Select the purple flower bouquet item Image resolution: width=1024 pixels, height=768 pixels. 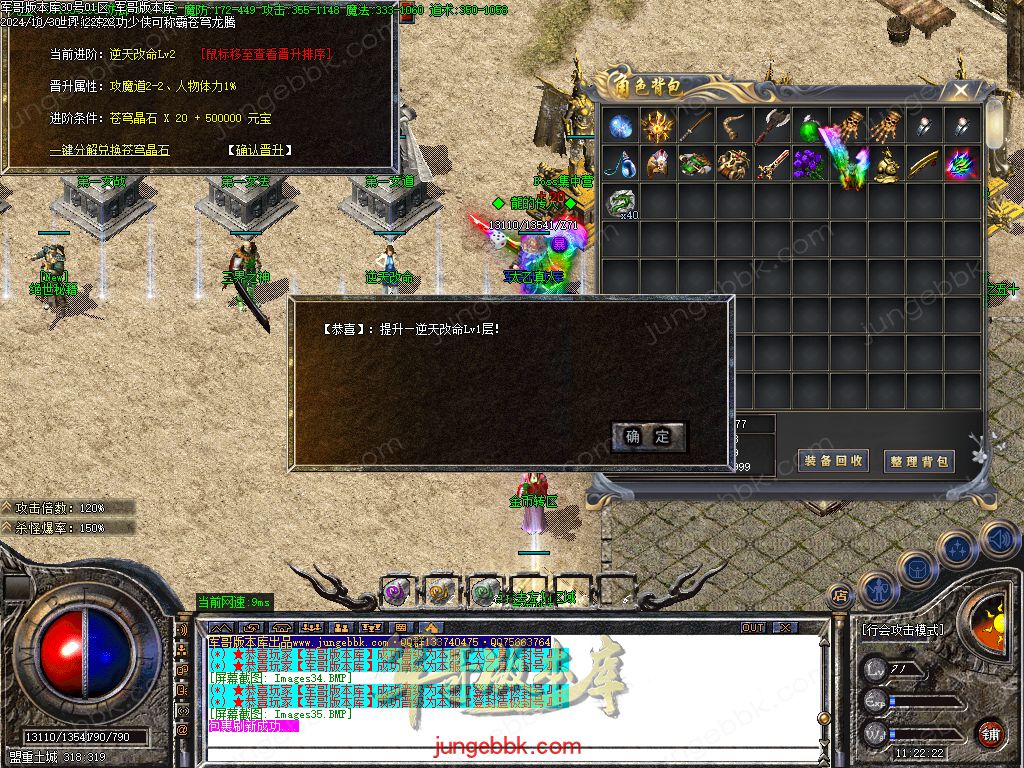pyautogui.click(x=810, y=164)
